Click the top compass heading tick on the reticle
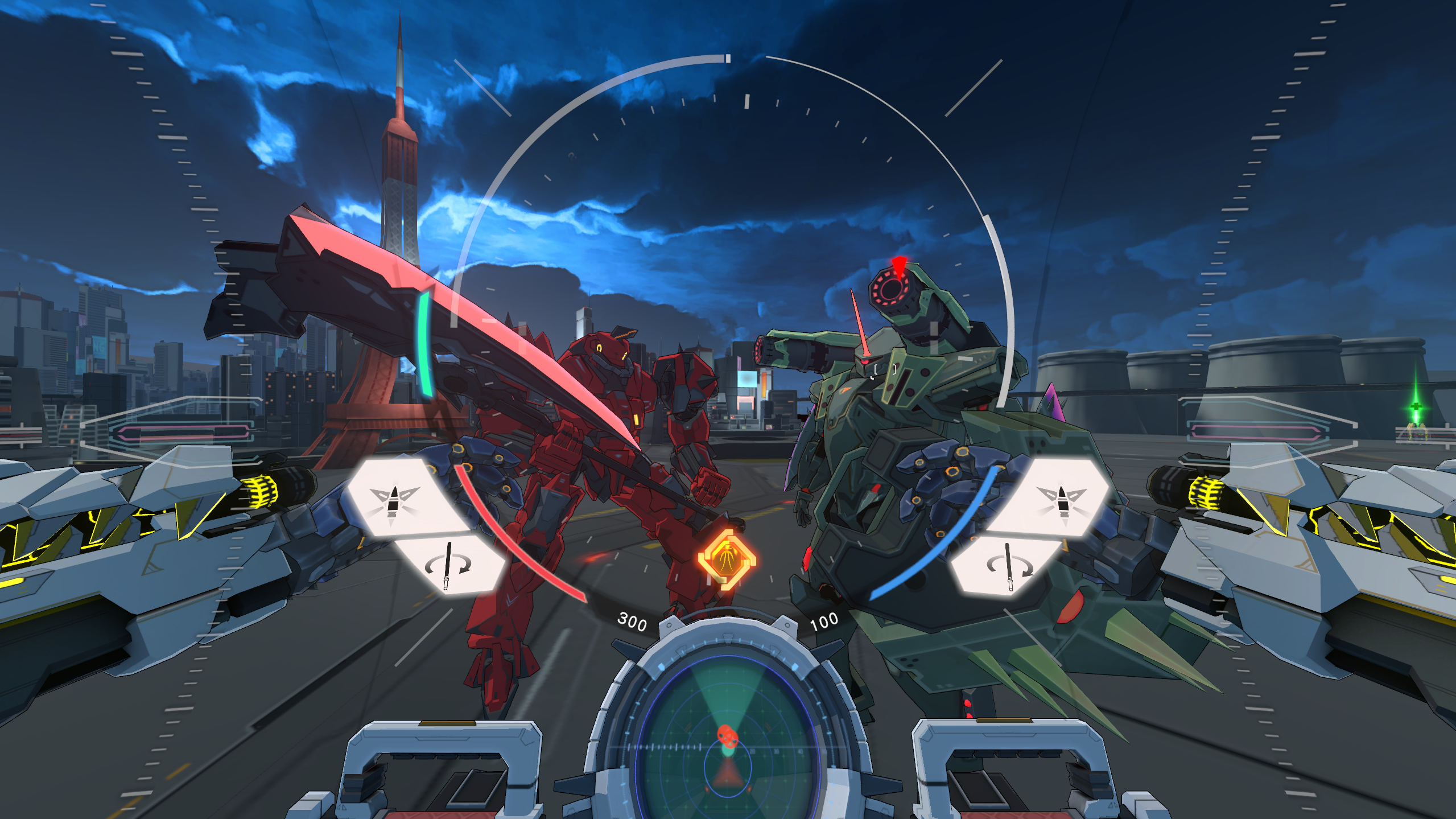The height and width of the screenshot is (819, 1456). (728, 59)
